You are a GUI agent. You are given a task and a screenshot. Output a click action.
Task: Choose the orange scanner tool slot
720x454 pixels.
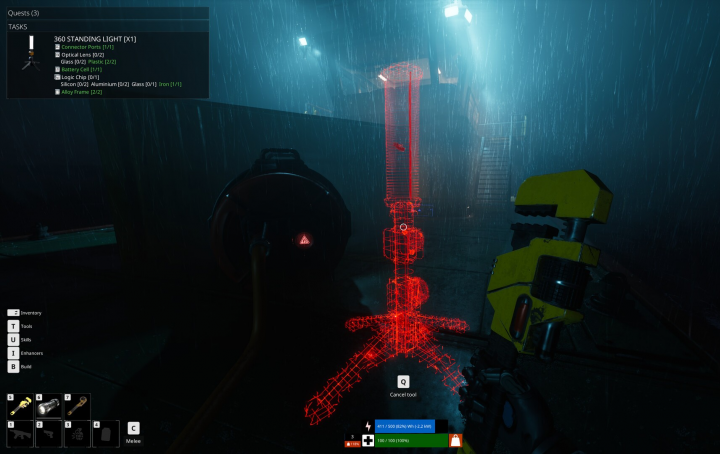click(x=77, y=405)
